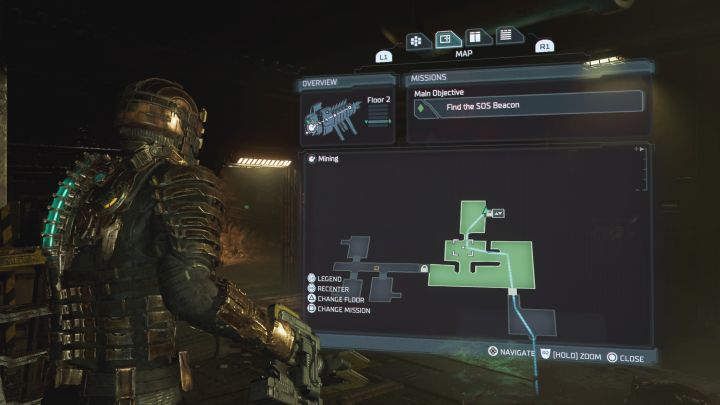Switch to the inventory tab icon
720x405 pixels.
[416, 41]
